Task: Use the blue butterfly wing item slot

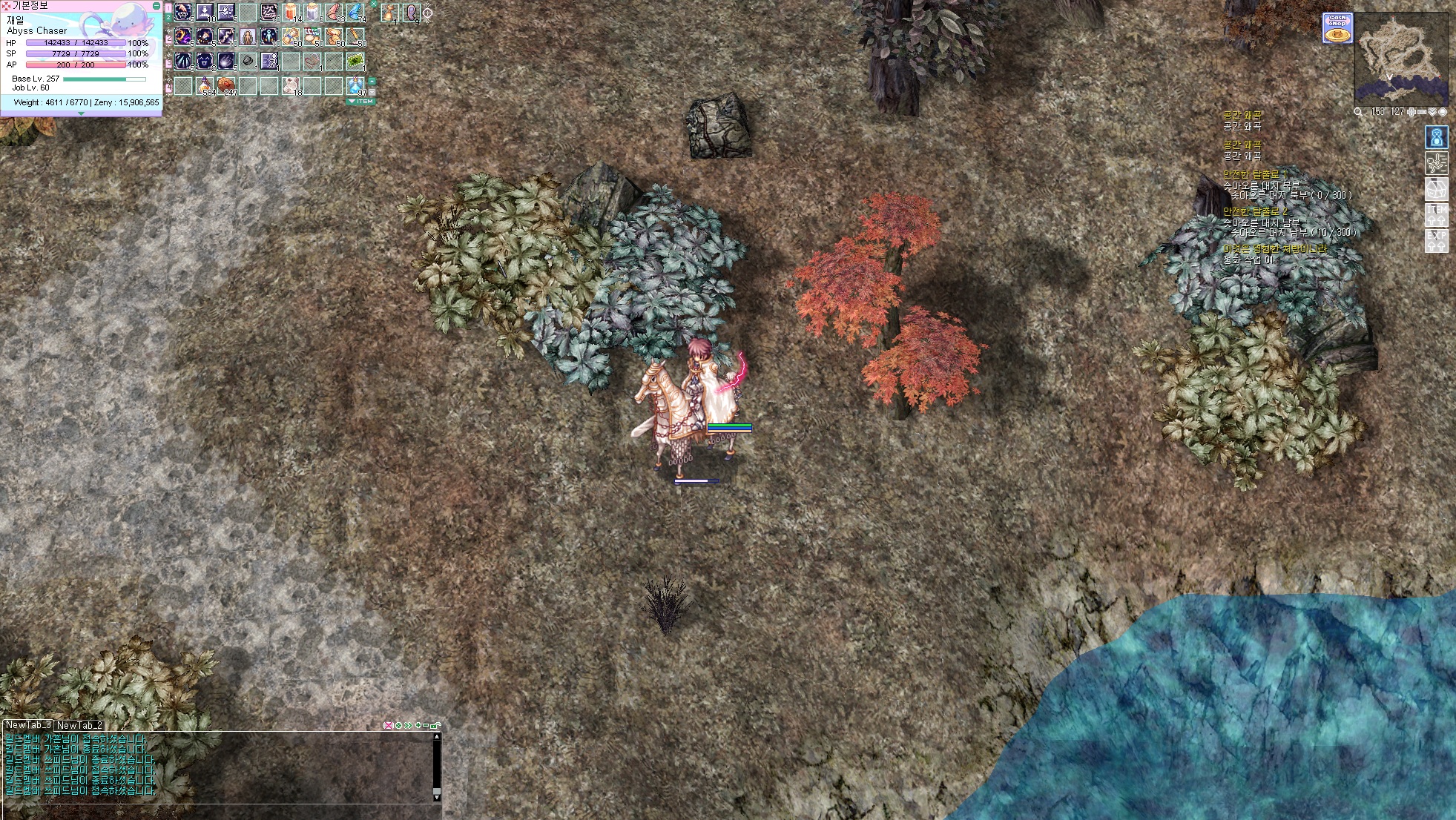Action: (x=356, y=13)
